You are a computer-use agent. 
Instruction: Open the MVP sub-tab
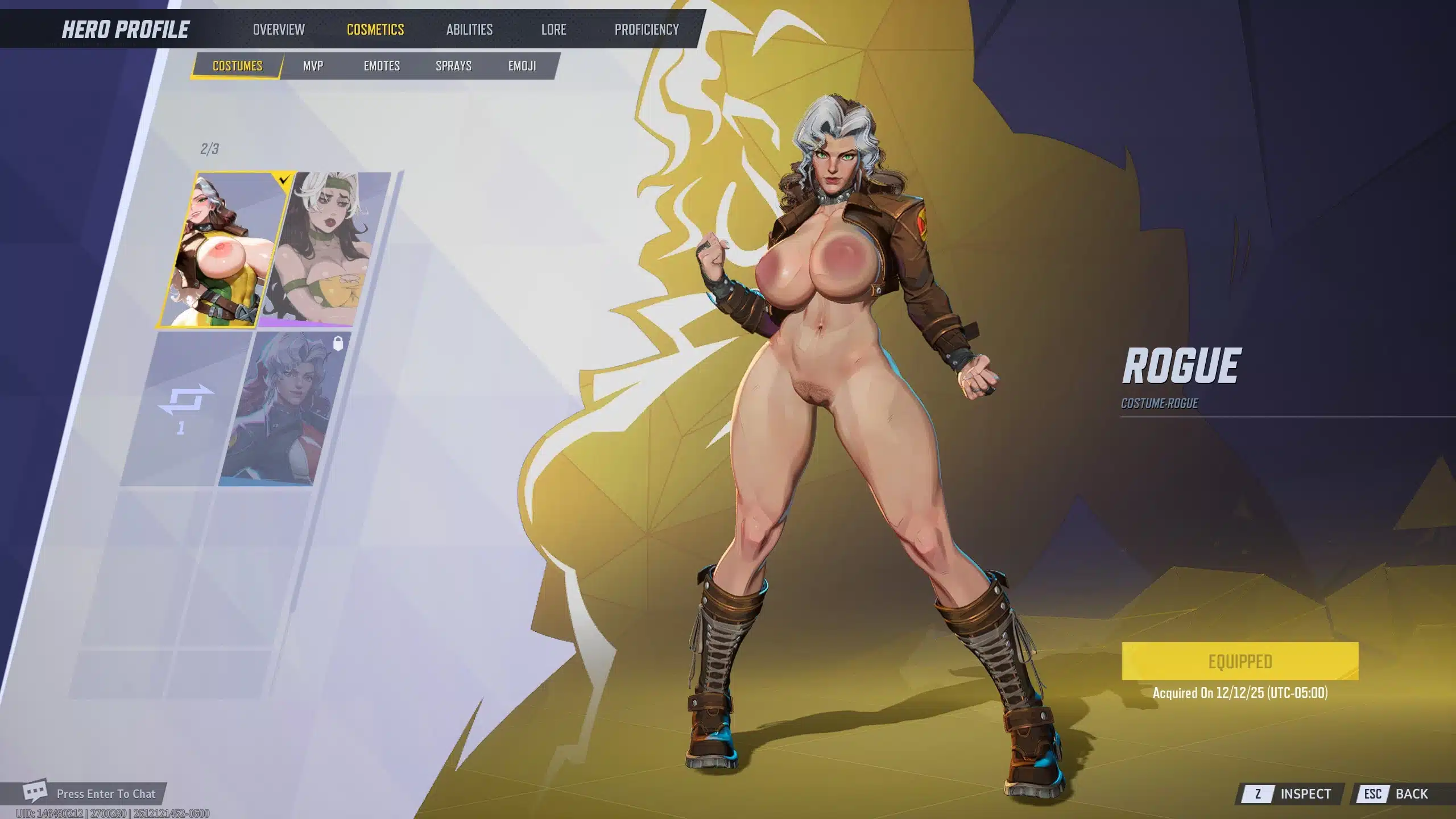click(x=313, y=66)
